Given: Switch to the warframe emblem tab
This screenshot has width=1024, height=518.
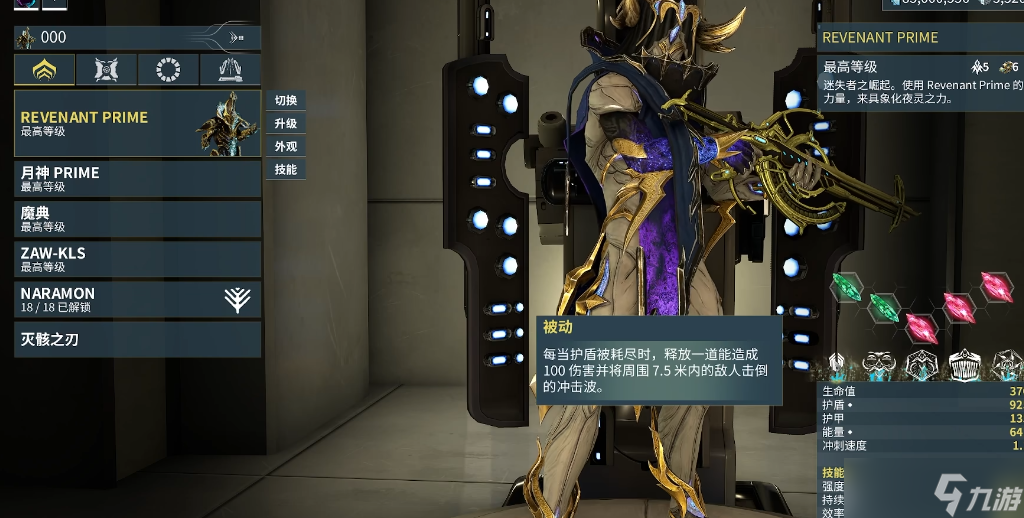Looking at the screenshot, I should coord(44,70).
